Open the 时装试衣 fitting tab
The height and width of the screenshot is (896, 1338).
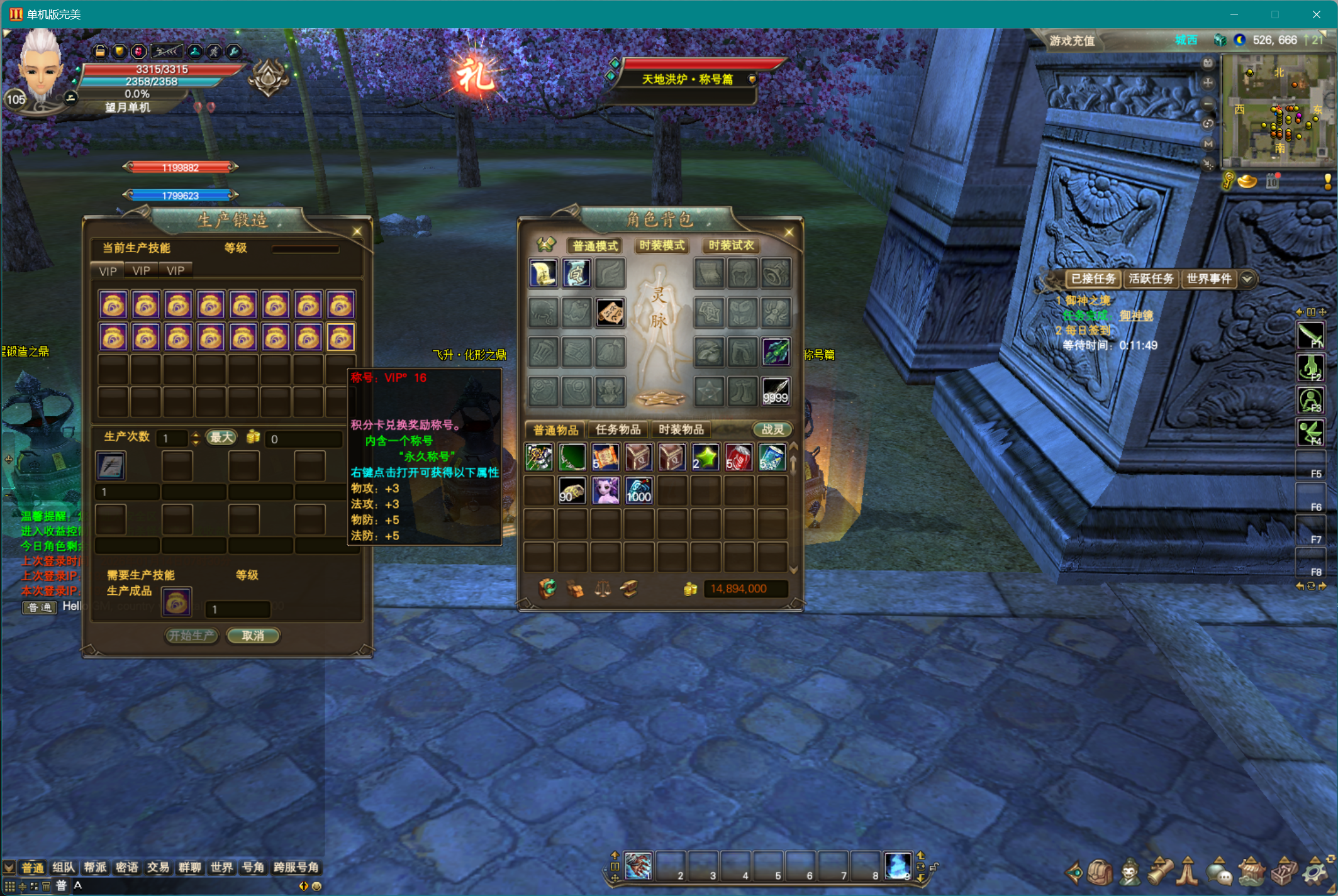(731, 245)
